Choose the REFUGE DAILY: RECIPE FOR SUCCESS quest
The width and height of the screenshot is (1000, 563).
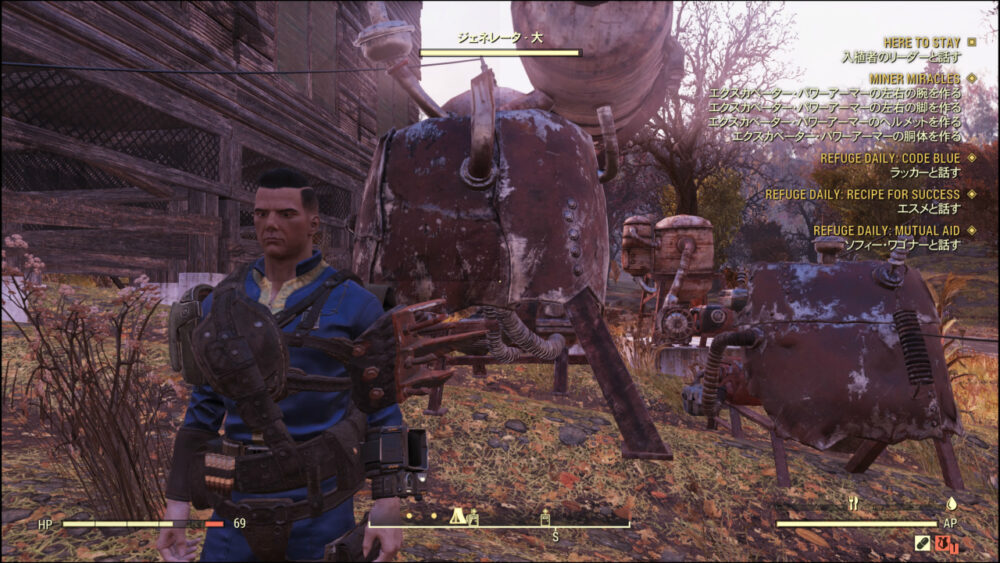[x=862, y=194]
